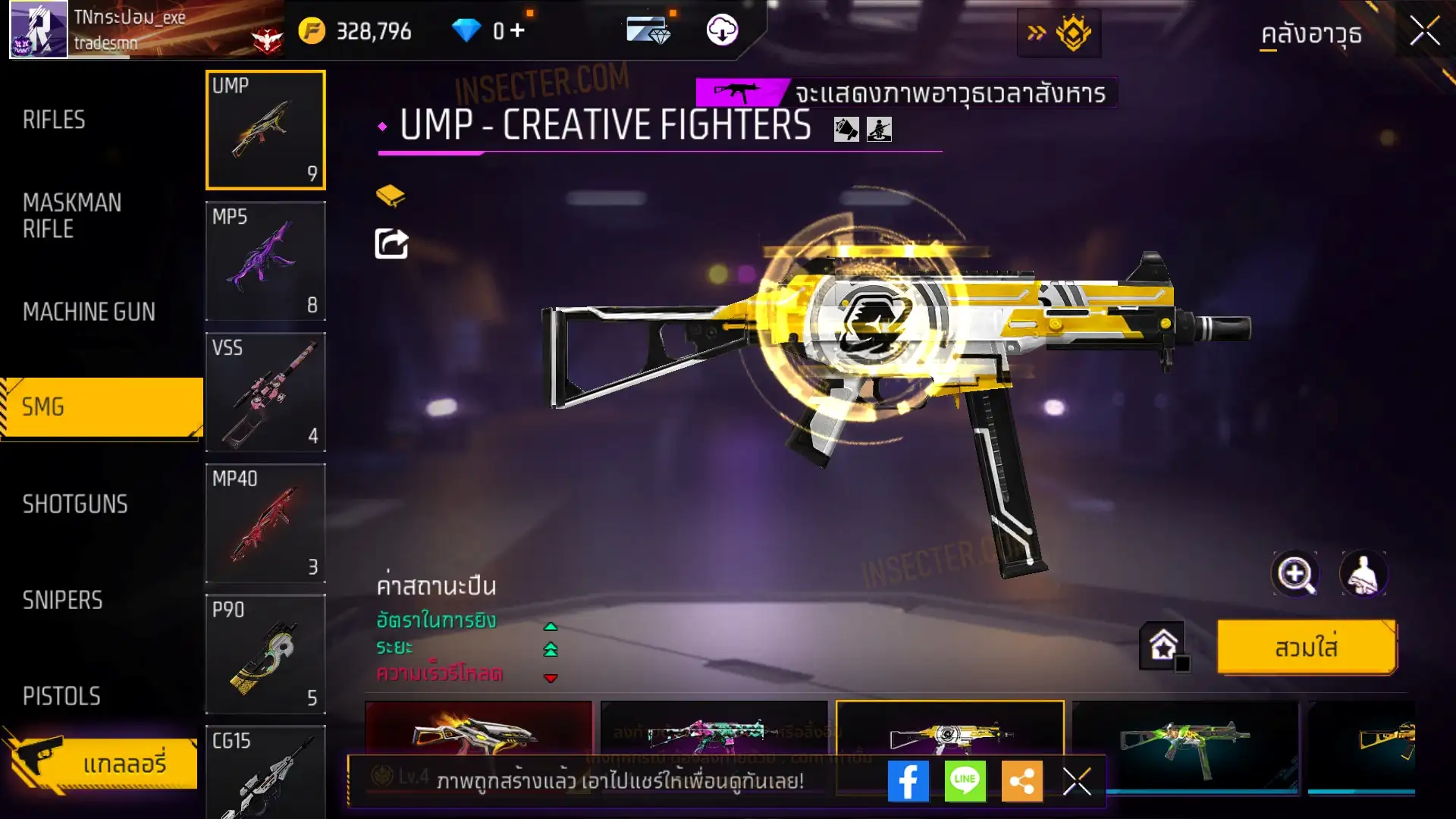1456x819 pixels.
Task: Add diamonds with the plus button
Action: click(x=517, y=30)
